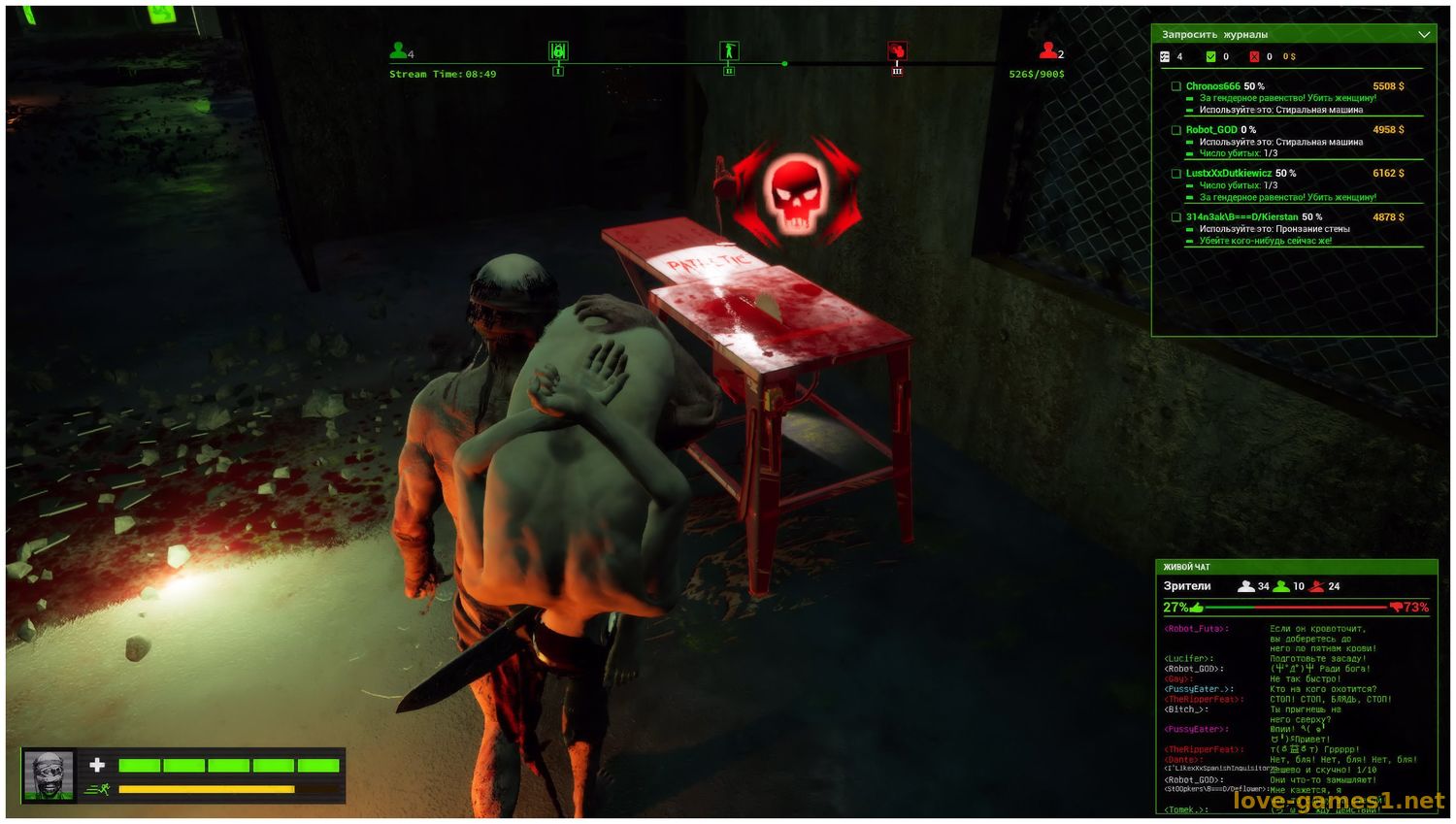Click the red thumbs-down rating icon
1456x824 pixels.
coord(1396,608)
